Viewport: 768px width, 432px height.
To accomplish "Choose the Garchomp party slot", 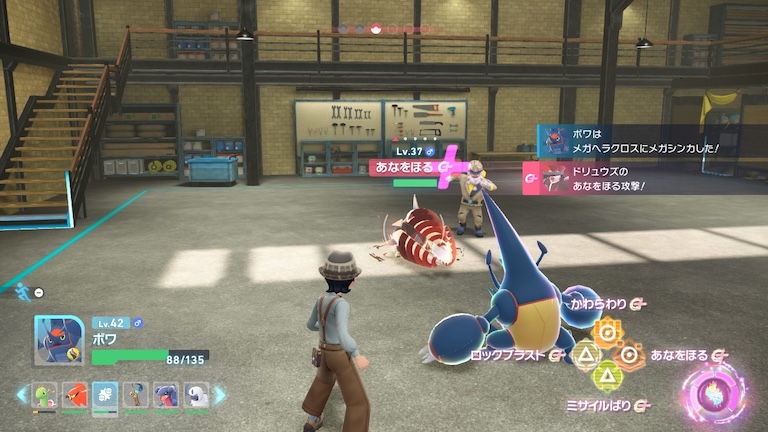I will (x=165, y=396).
